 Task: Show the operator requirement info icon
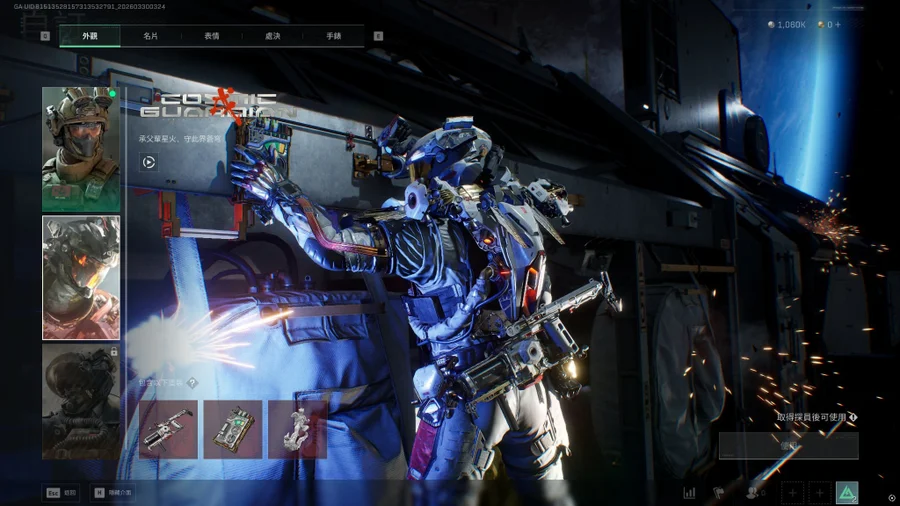pyautogui.click(x=853, y=417)
